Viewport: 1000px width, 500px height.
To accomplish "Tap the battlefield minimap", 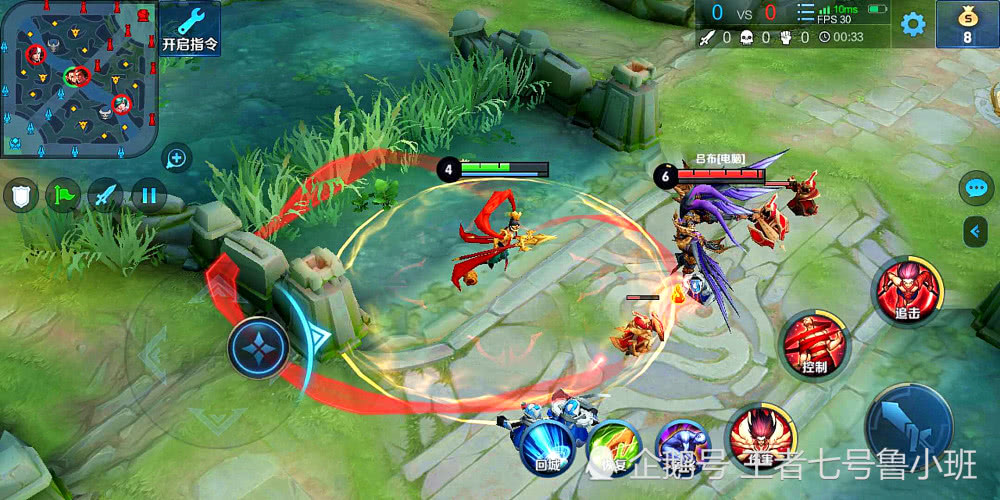I will 78,78.
